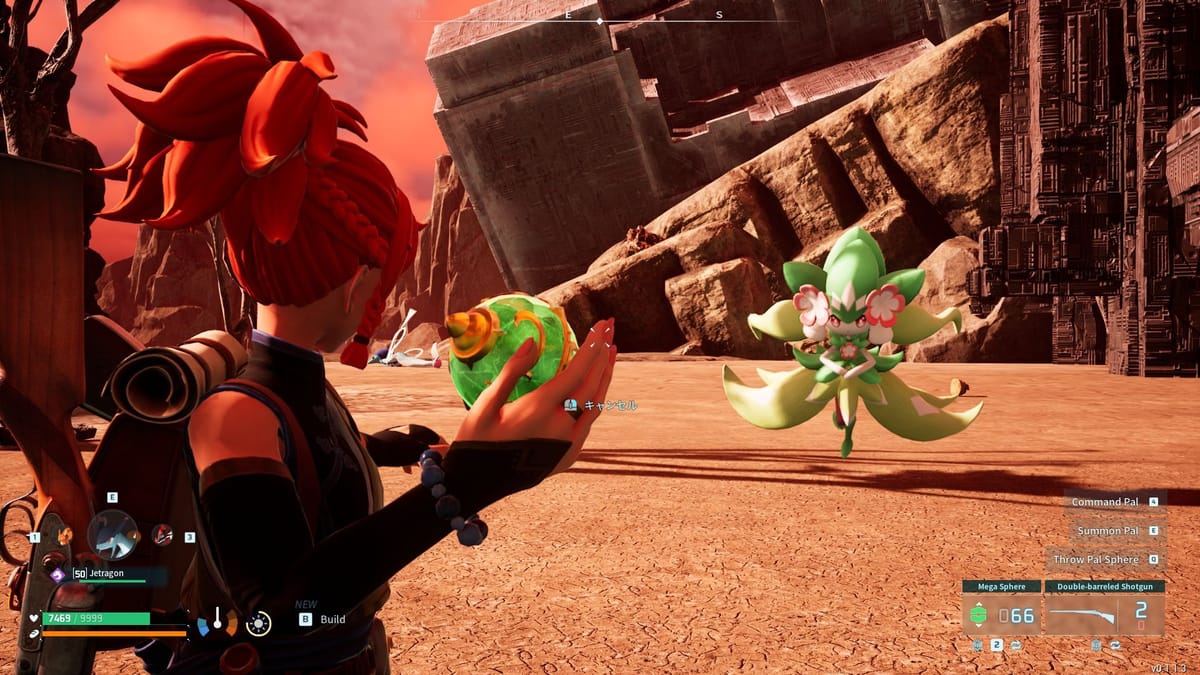Image resolution: width=1200 pixels, height=675 pixels.
Task: Select the Jetragon pal portrait
Action: [113, 533]
